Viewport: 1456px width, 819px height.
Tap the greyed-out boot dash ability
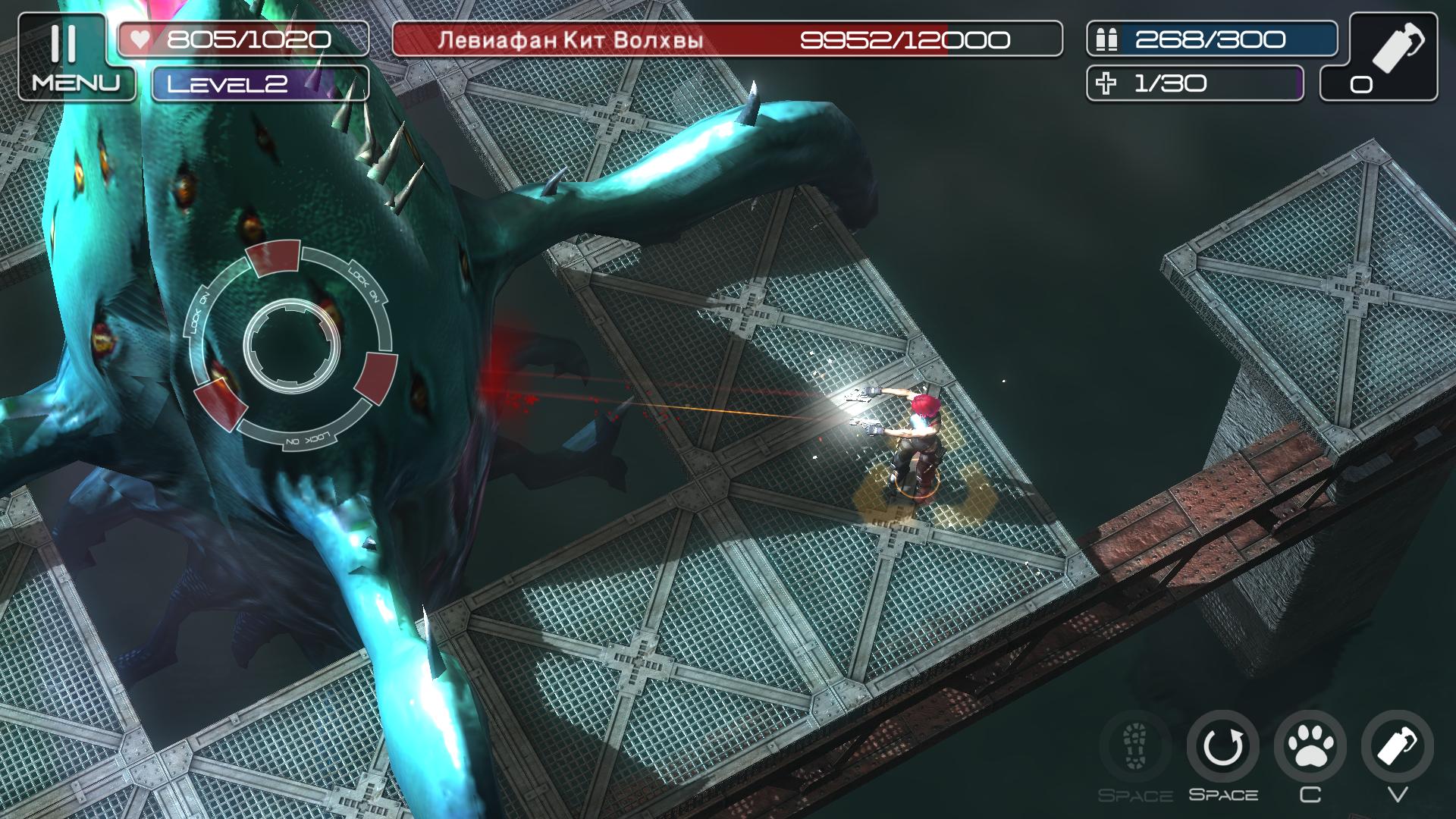[x=1135, y=747]
